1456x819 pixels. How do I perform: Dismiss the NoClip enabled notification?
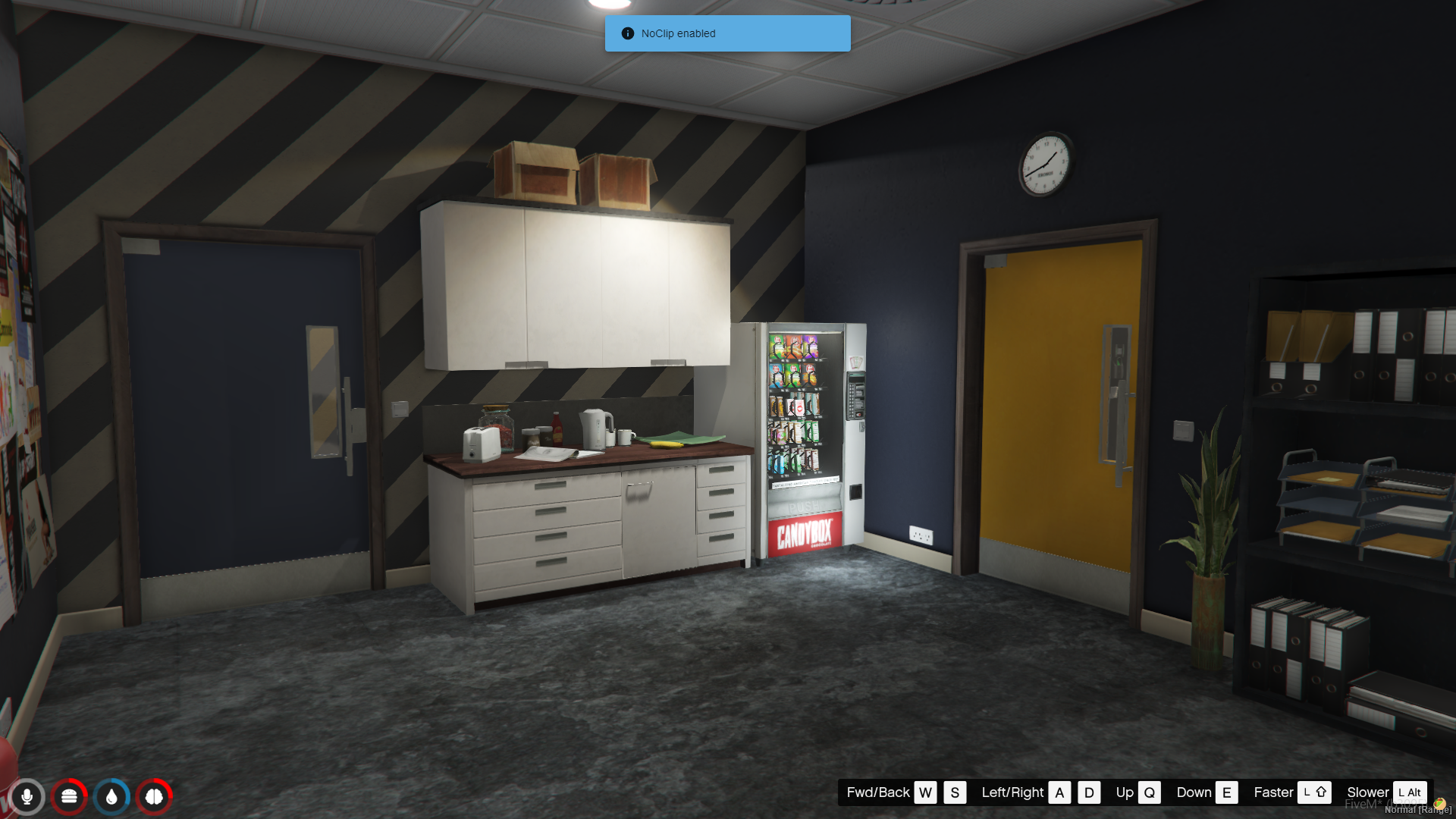pyautogui.click(x=727, y=33)
